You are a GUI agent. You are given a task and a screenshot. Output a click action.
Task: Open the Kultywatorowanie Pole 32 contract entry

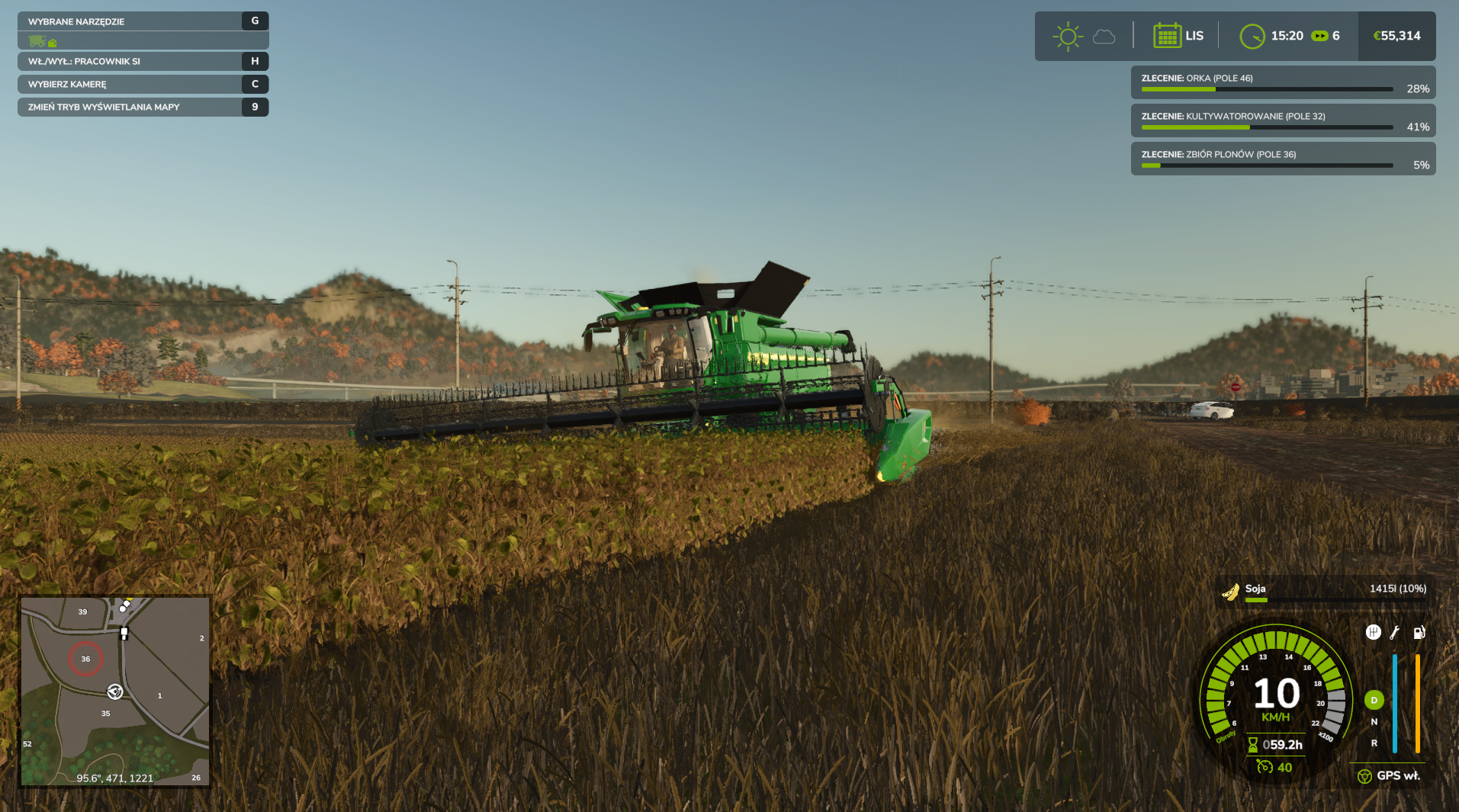pos(1283,120)
